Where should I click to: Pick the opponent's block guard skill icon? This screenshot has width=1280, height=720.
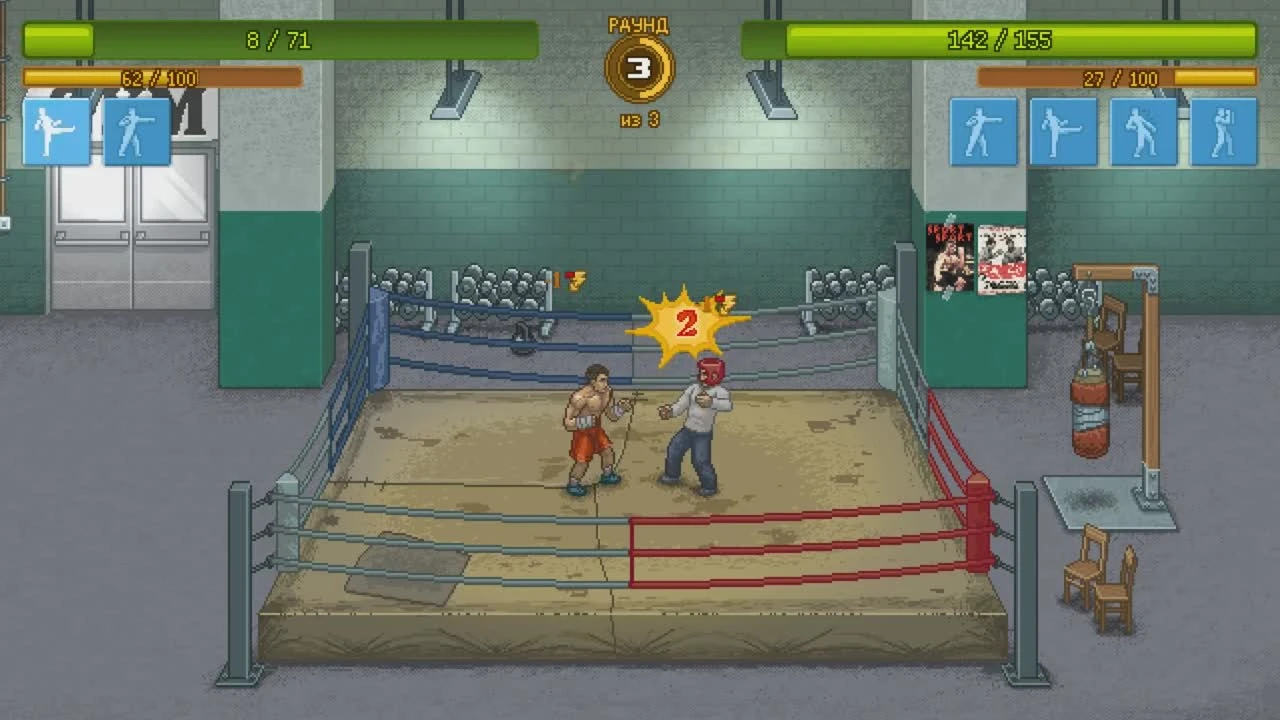coord(1224,131)
